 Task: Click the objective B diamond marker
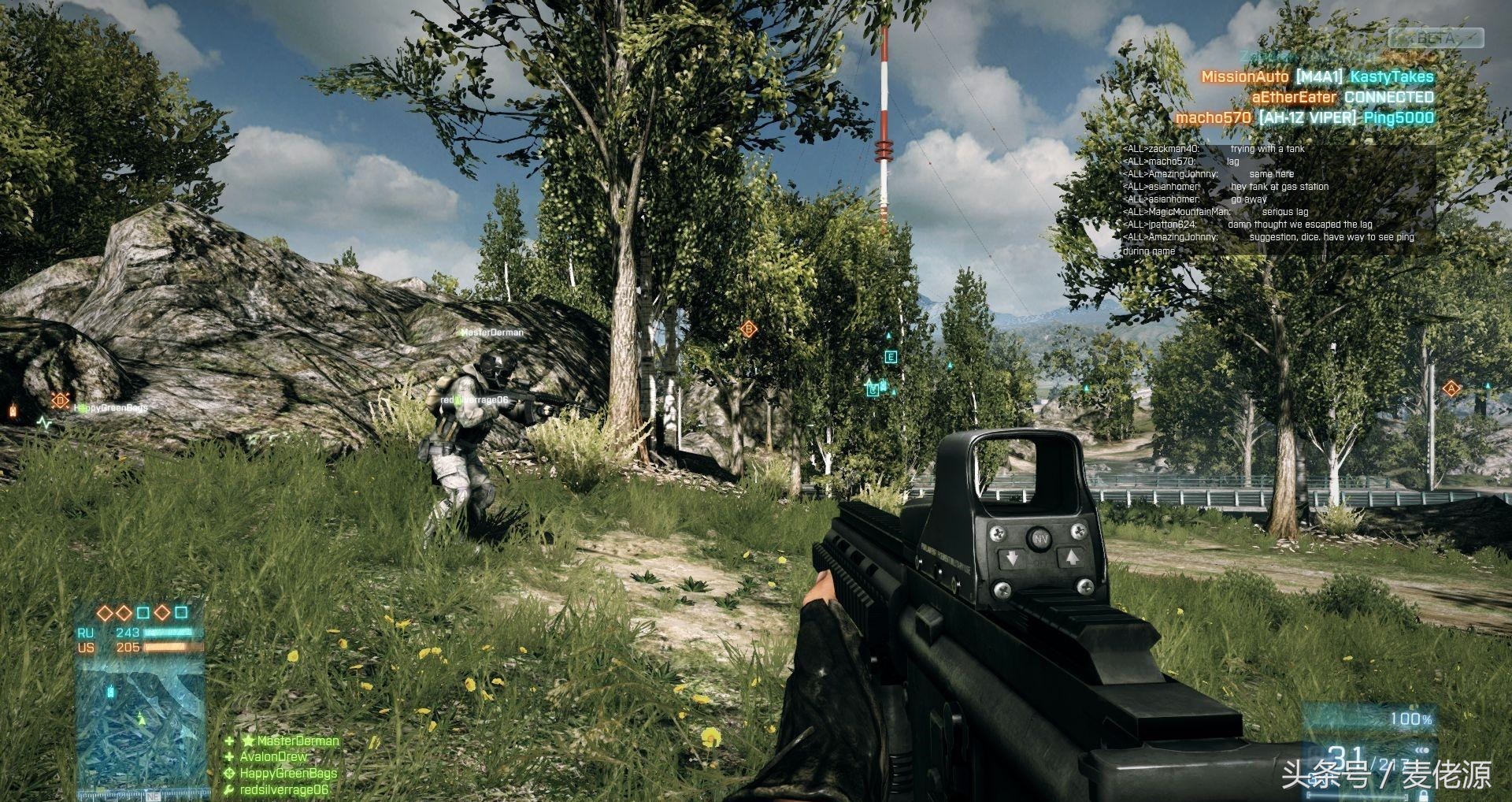(749, 329)
